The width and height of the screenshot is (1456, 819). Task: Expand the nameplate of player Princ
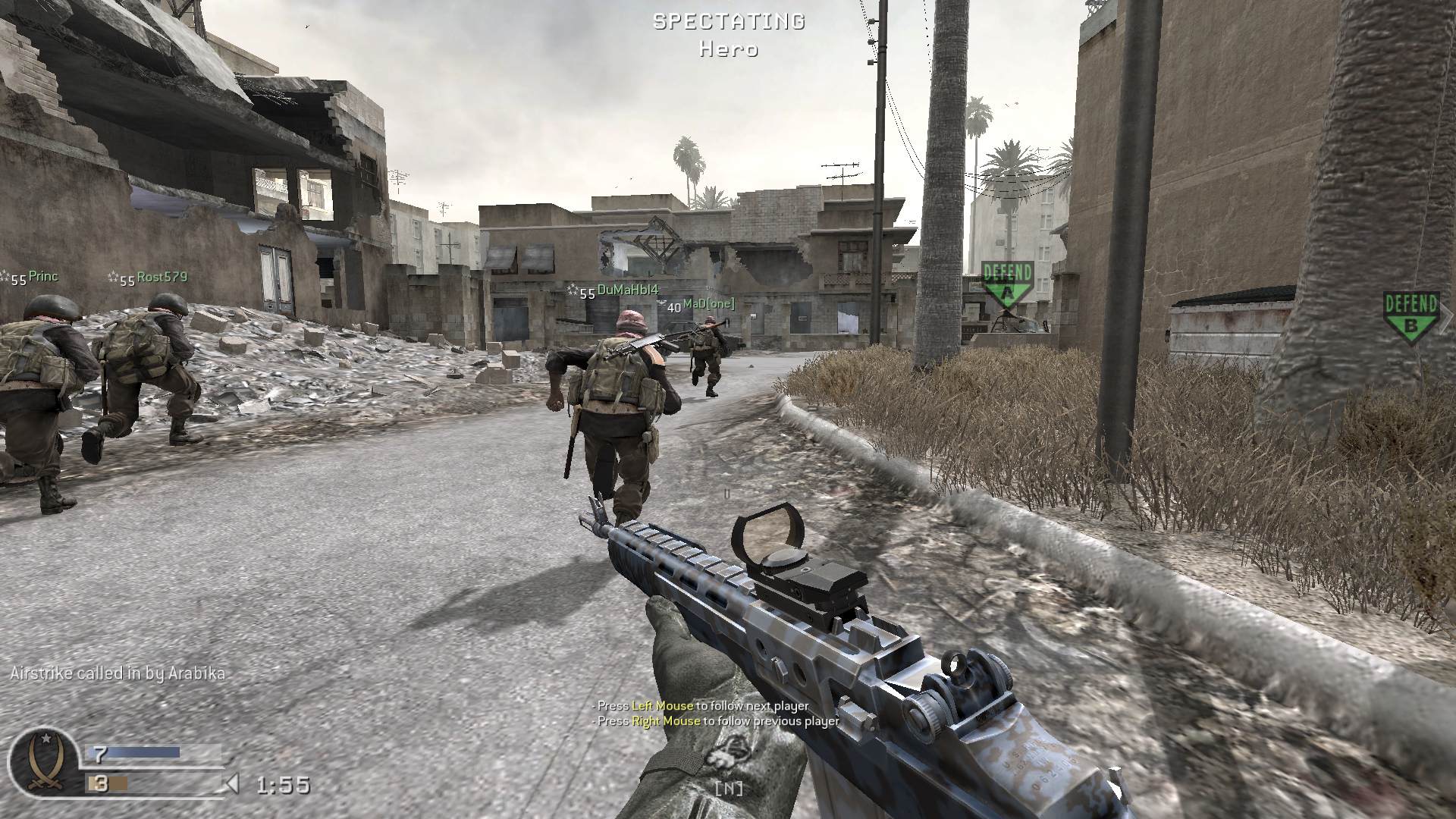click(x=42, y=277)
